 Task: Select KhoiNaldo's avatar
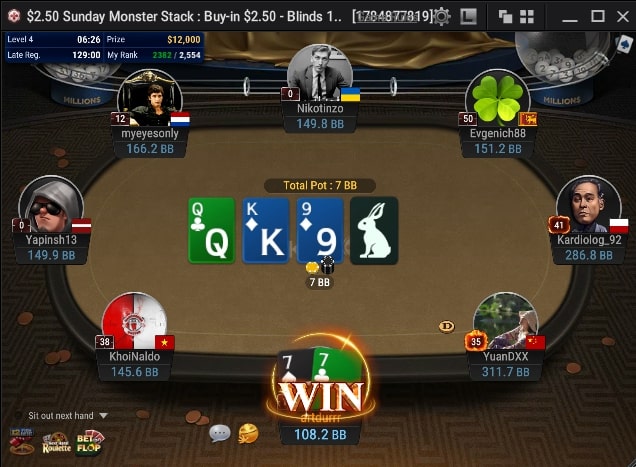click(134, 320)
